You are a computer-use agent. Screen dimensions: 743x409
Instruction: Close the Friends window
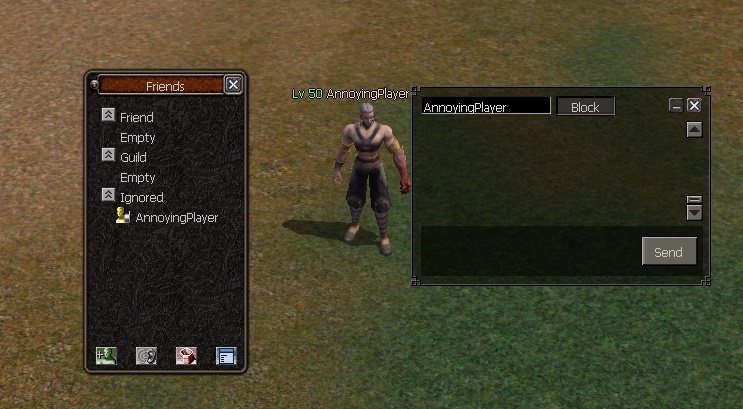[233, 85]
